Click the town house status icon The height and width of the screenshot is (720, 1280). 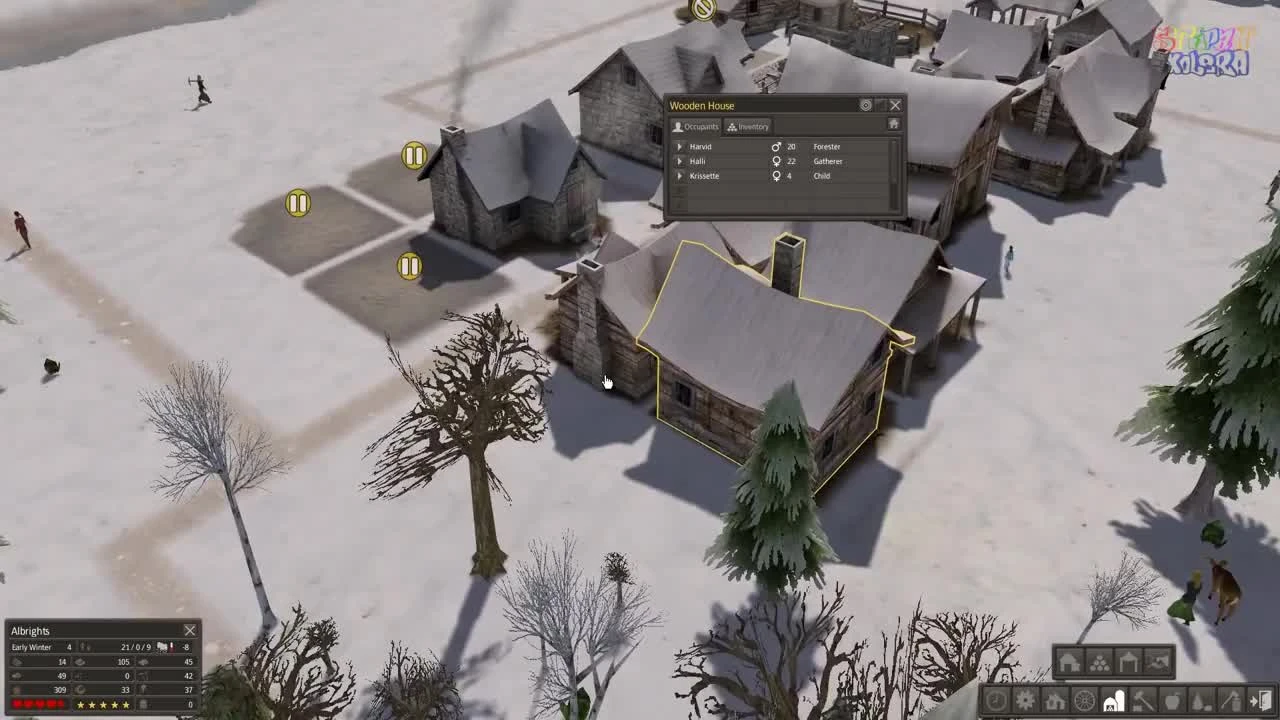coord(1057,701)
